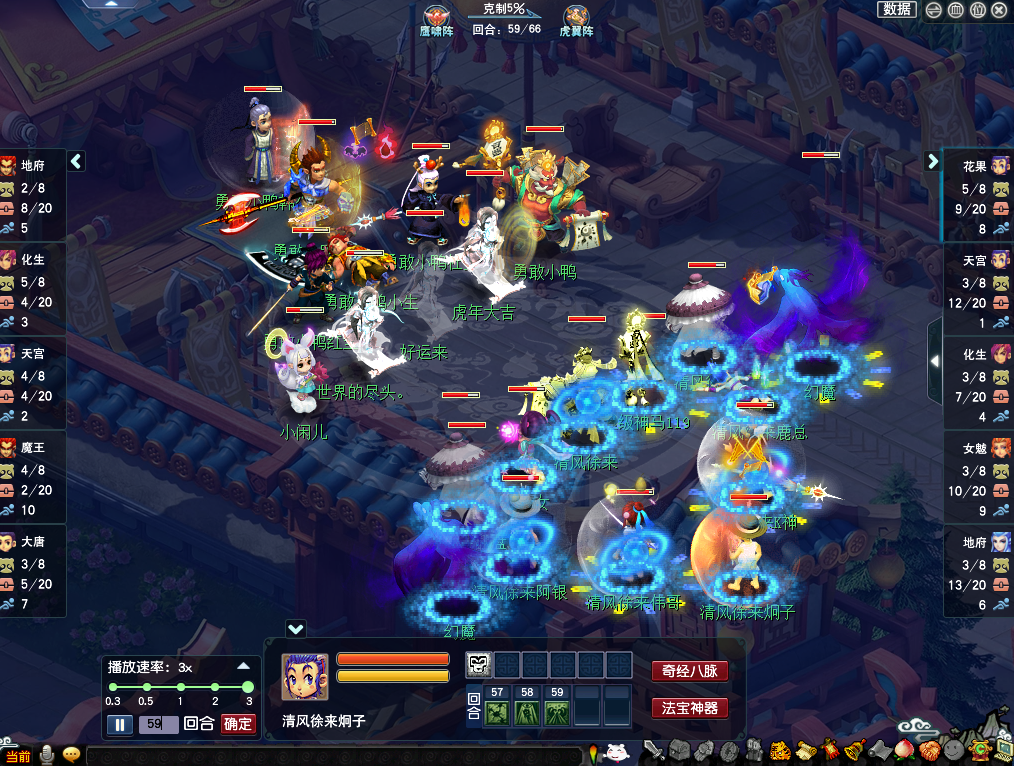Open the 奇经八脉 meridian panel
1014x766 pixels.
pos(689,671)
